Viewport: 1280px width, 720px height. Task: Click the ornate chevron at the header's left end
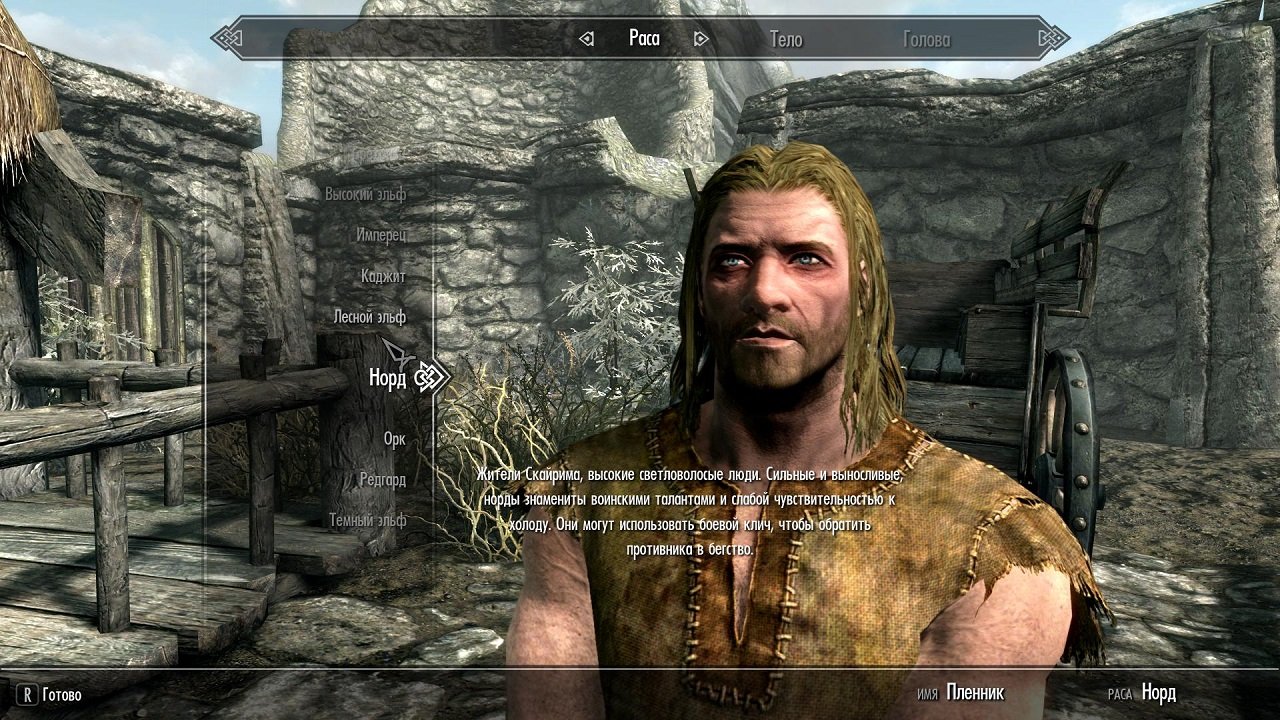(228, 38)
